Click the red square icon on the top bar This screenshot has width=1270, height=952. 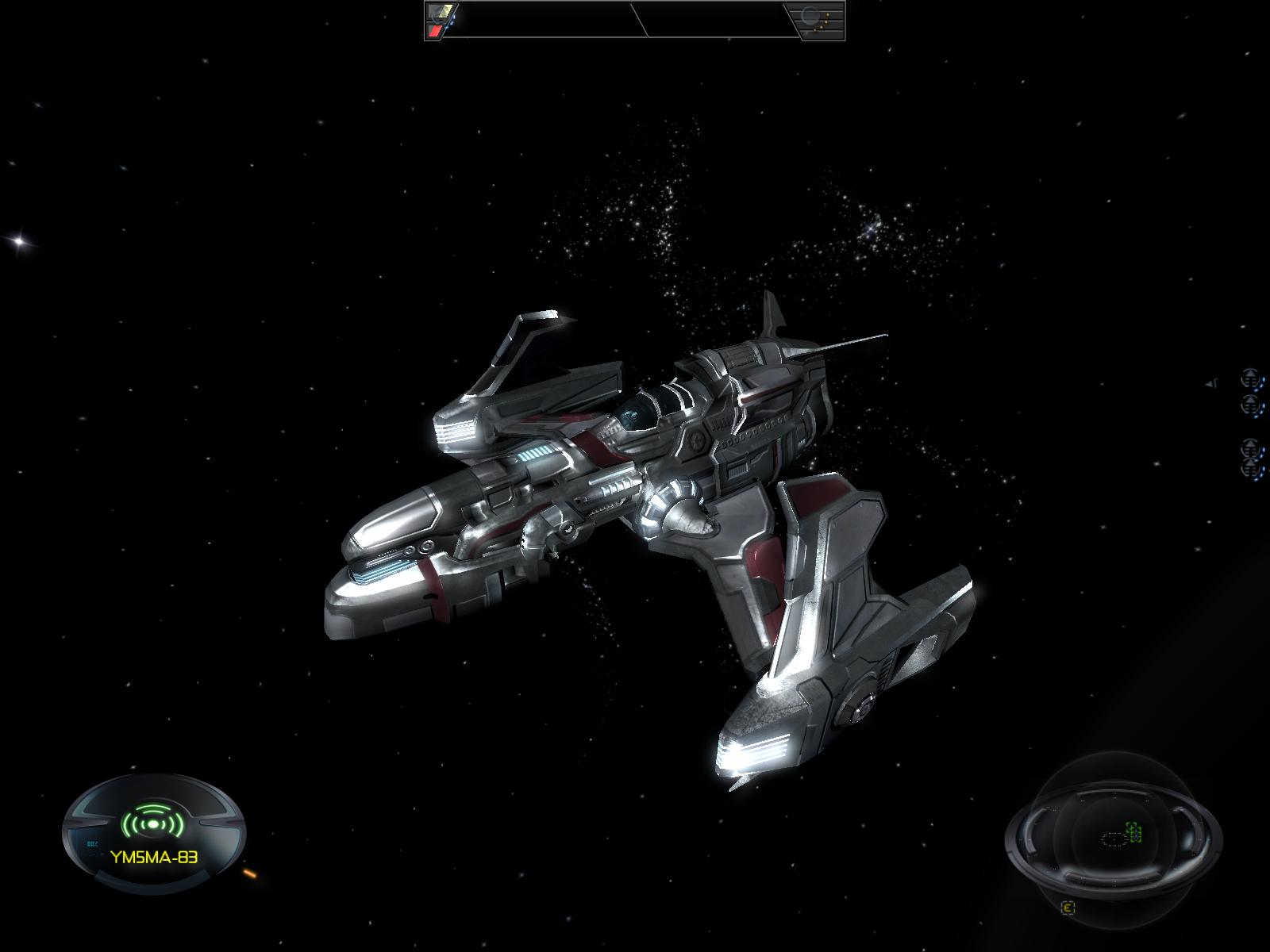pos(436,31)
